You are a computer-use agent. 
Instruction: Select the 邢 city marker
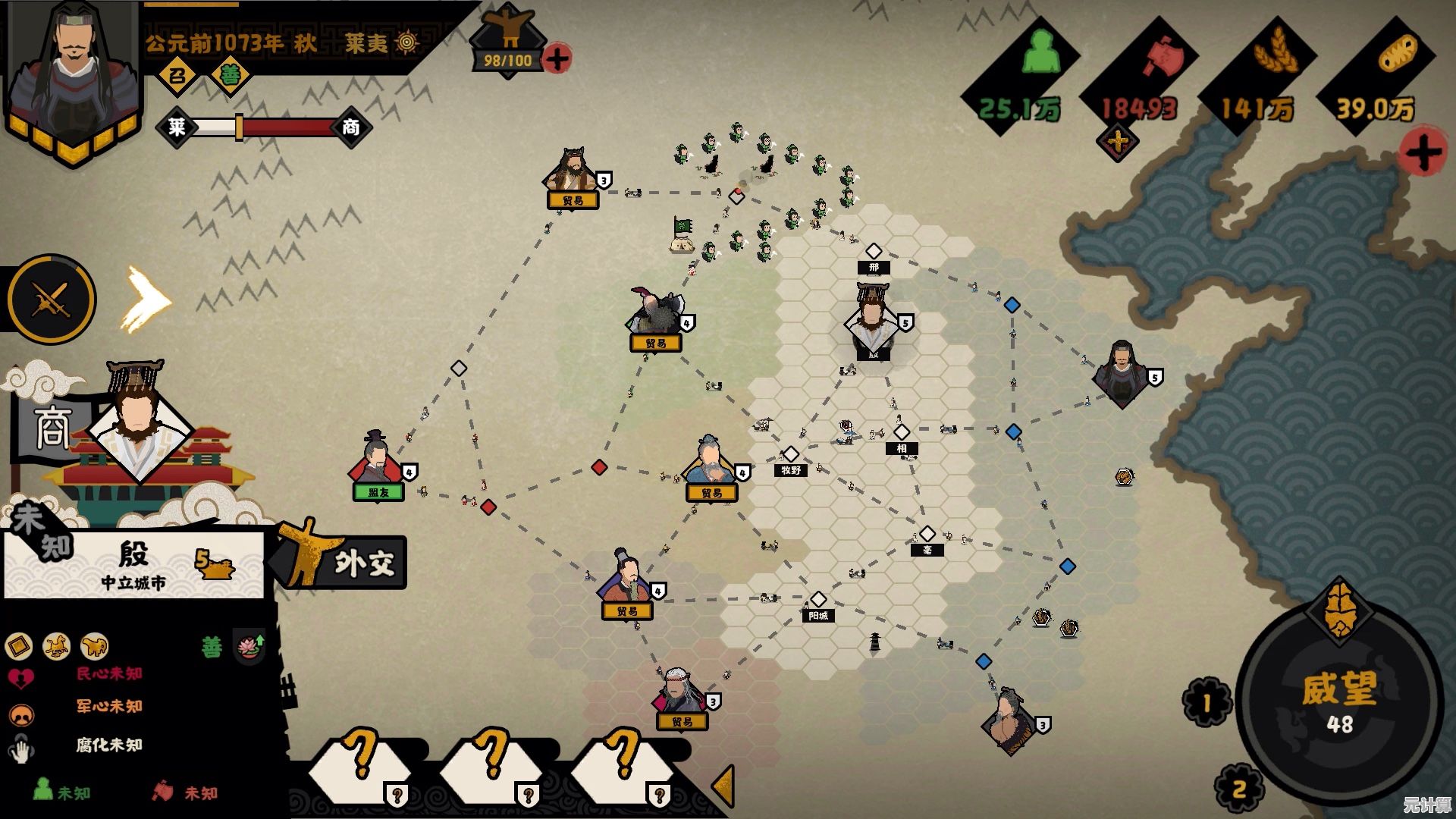pyautogui.click(x=874, y=252)
